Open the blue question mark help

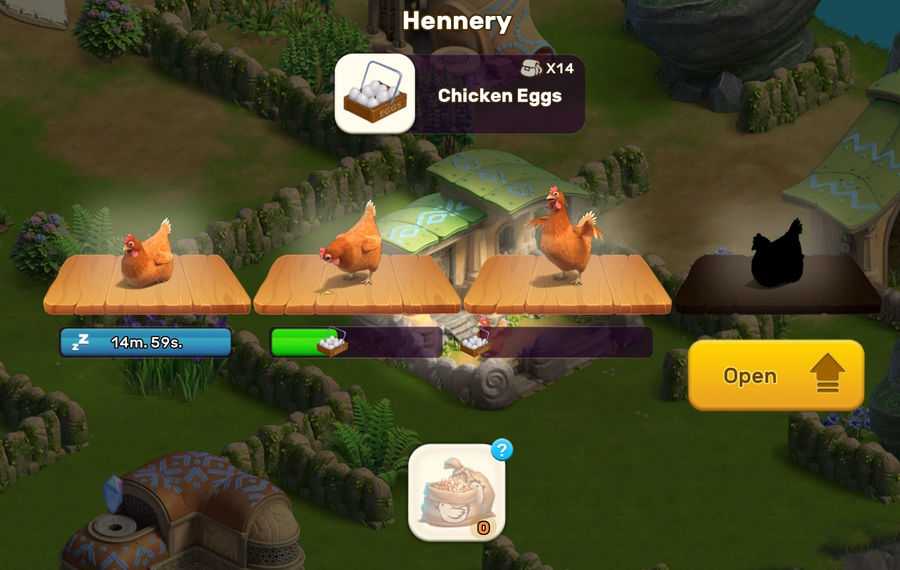[502, 450]
